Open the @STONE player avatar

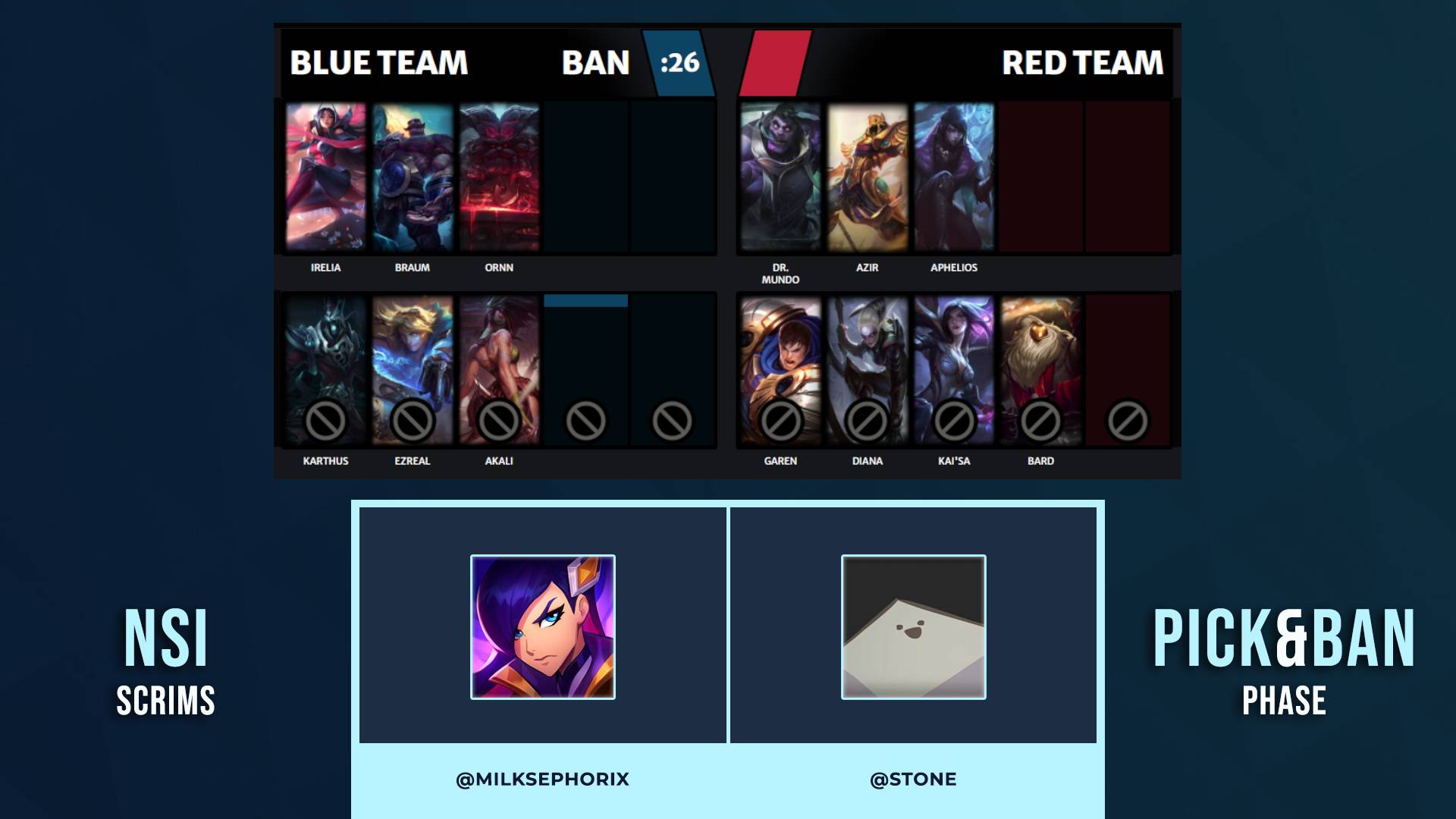[x=914, y=627]
